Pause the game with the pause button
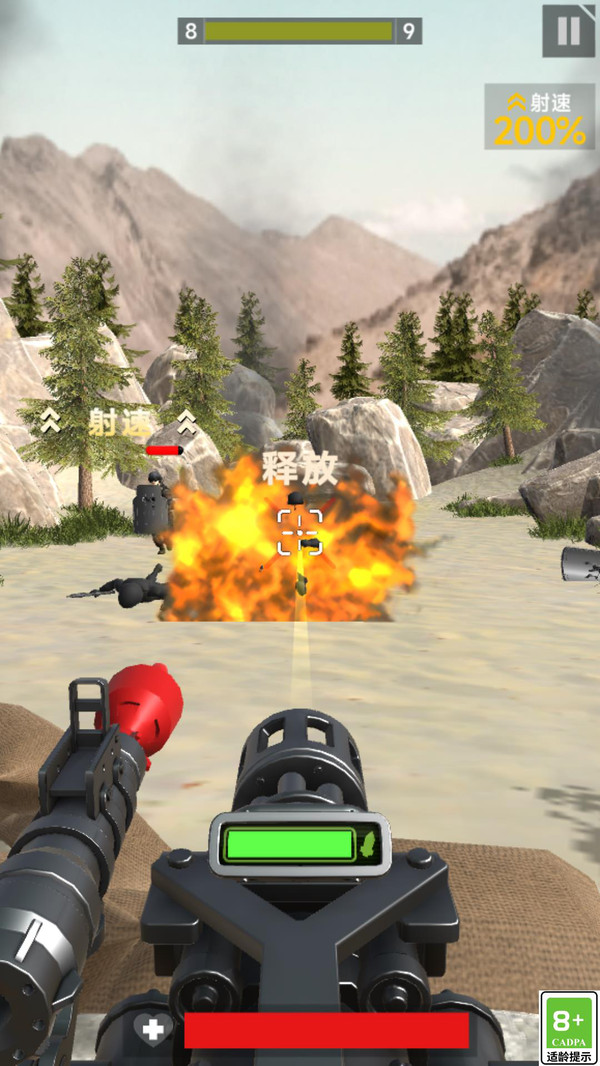This screenshot has width=600, height=1066. 568,31
